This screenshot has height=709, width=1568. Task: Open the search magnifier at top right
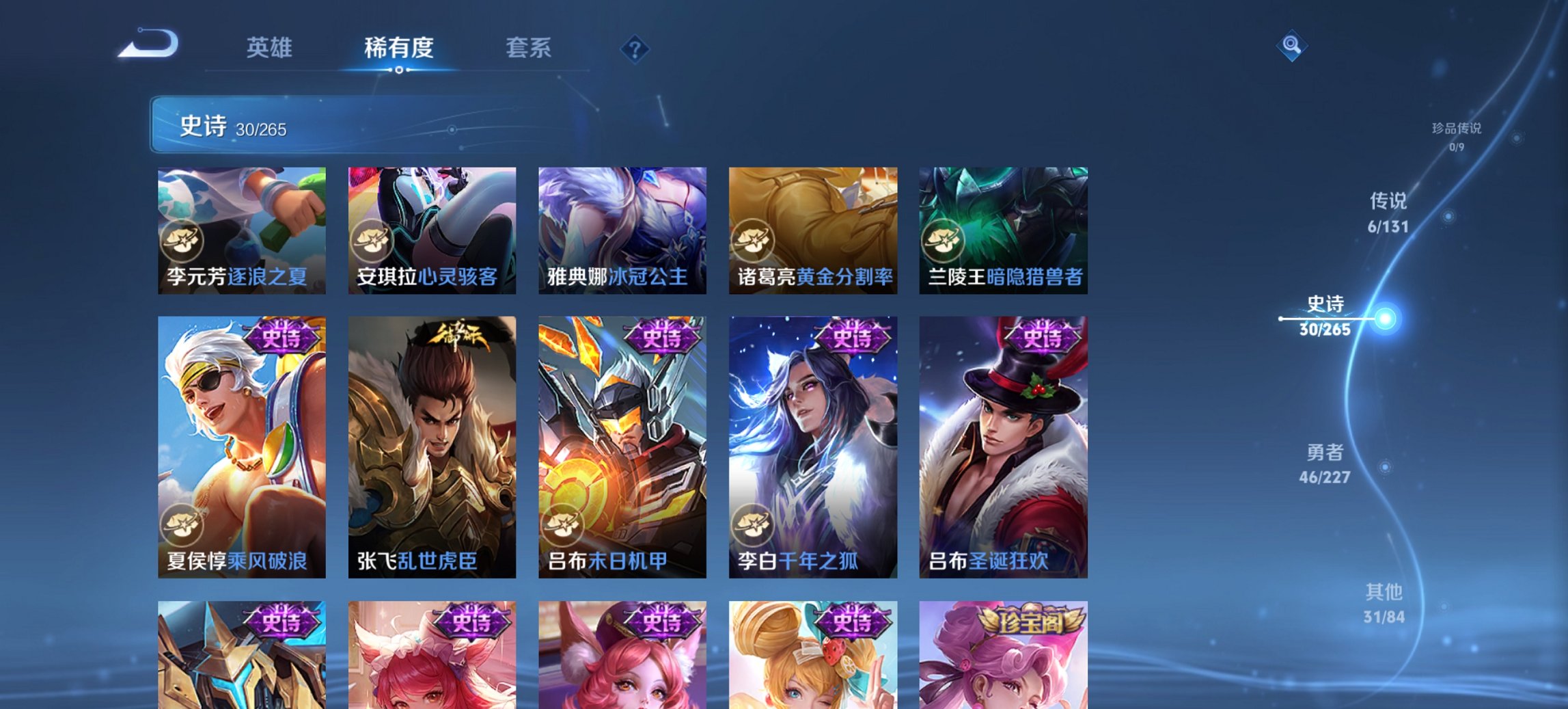(1292, 47)
